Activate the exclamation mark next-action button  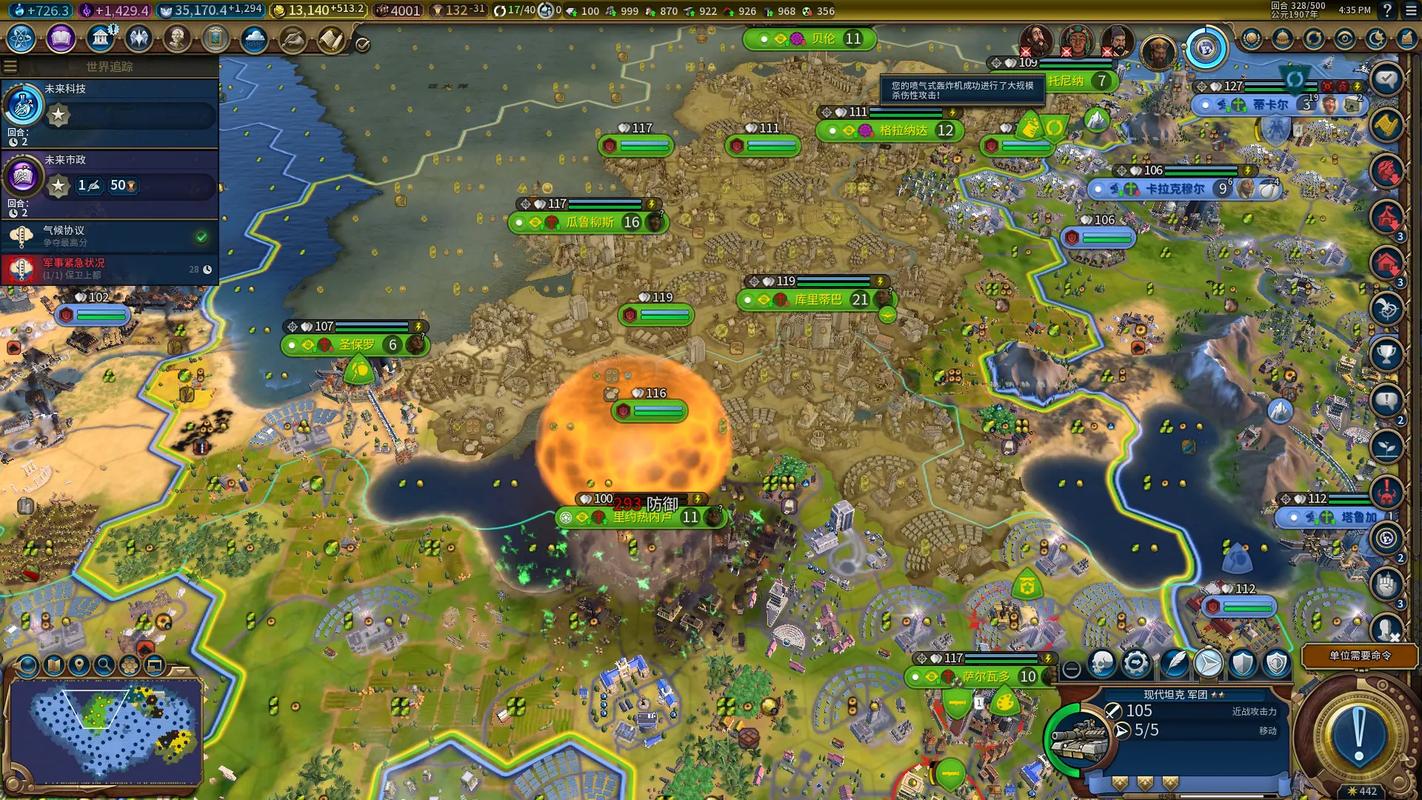(1358, 735)
